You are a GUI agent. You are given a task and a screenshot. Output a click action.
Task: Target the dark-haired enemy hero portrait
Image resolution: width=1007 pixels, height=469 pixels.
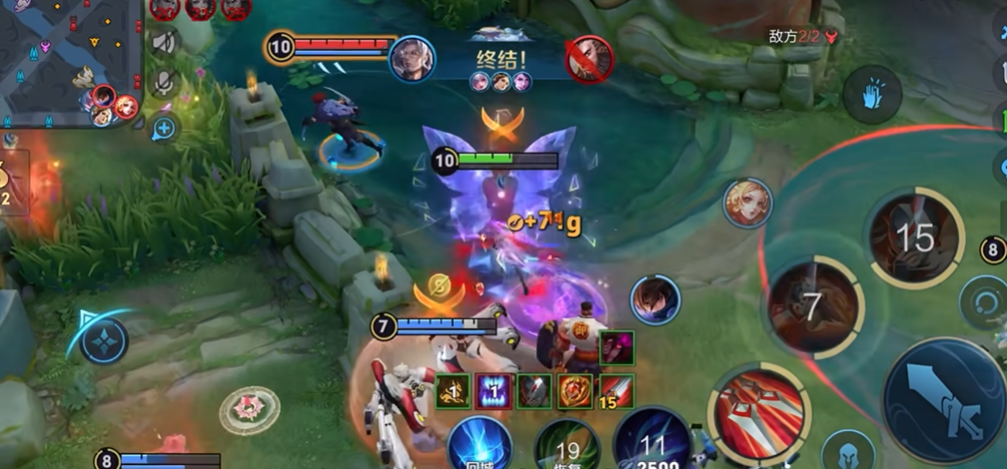(655, 300)
